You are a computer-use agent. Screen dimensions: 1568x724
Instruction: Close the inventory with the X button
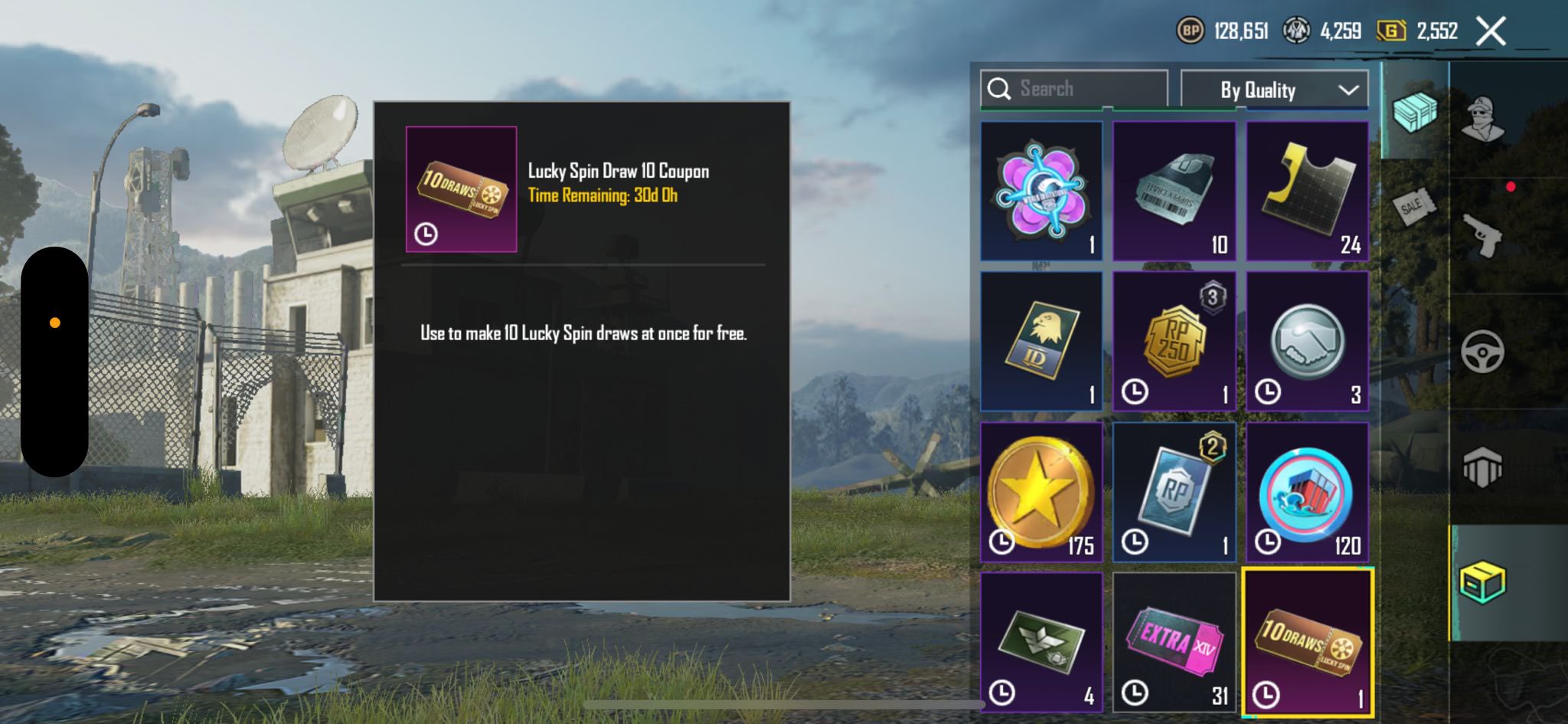1490,31
